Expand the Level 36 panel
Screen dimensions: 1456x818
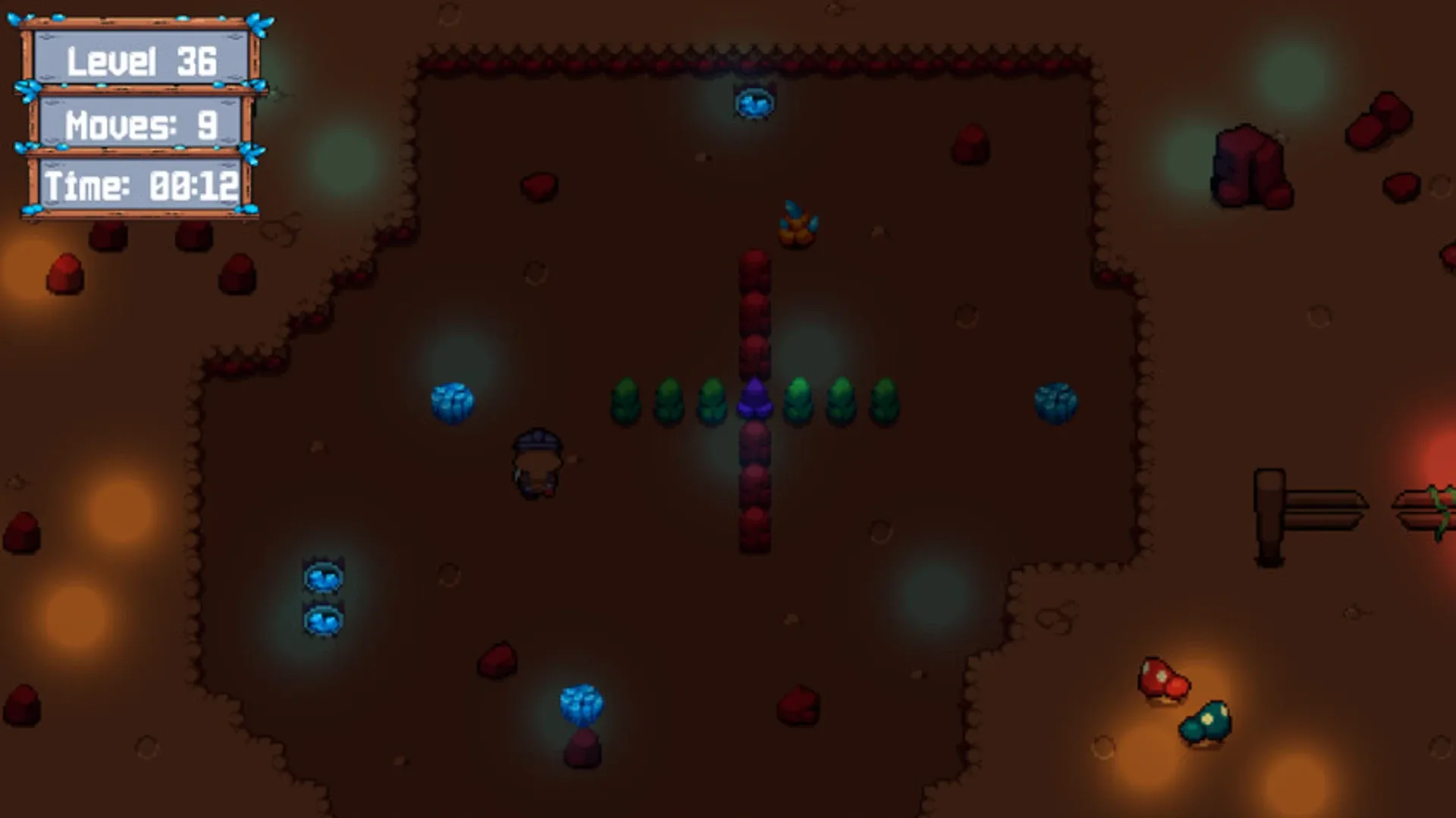click(x=141, y=61)
